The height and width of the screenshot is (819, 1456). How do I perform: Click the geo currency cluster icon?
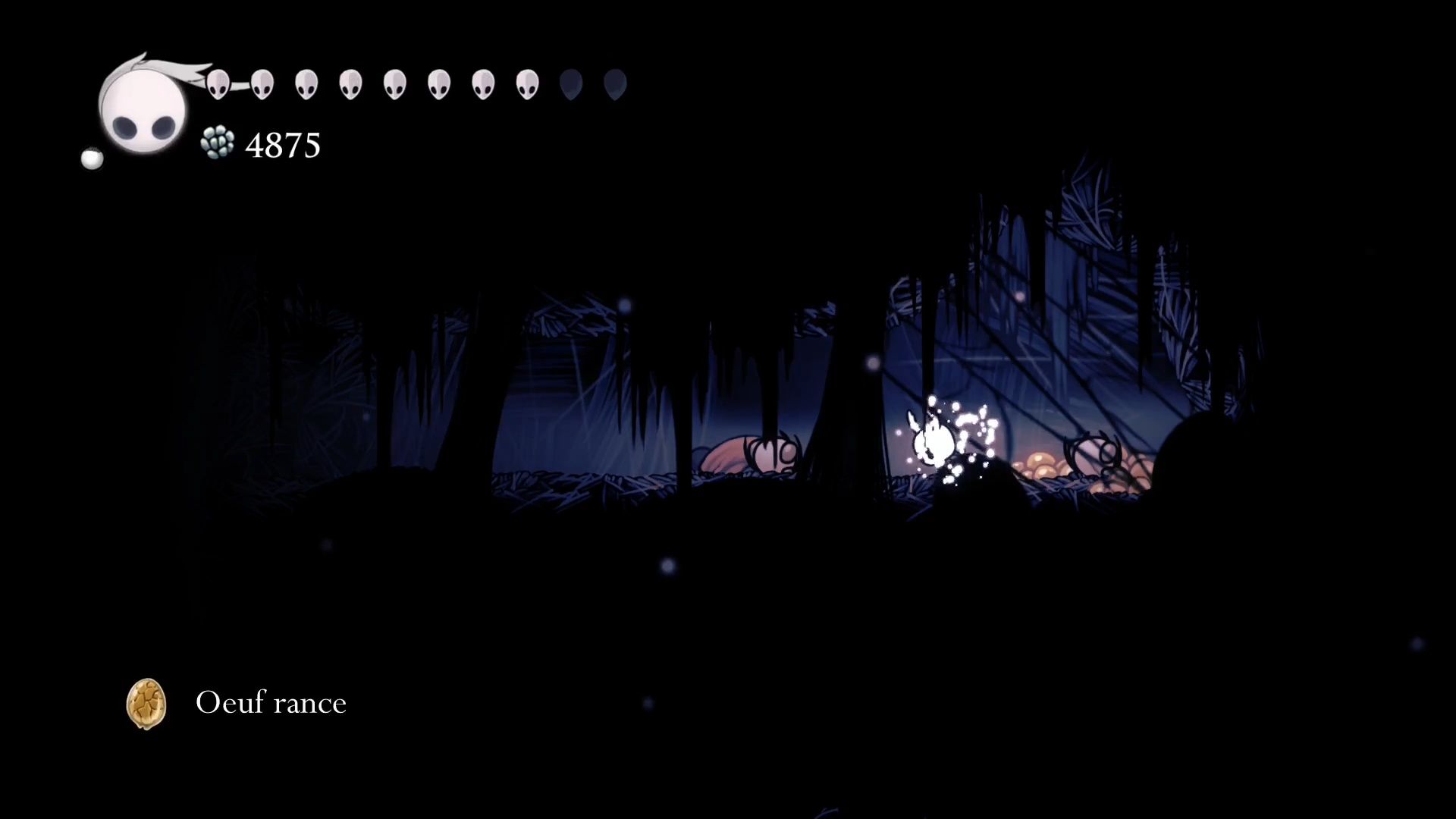(218, 143)
